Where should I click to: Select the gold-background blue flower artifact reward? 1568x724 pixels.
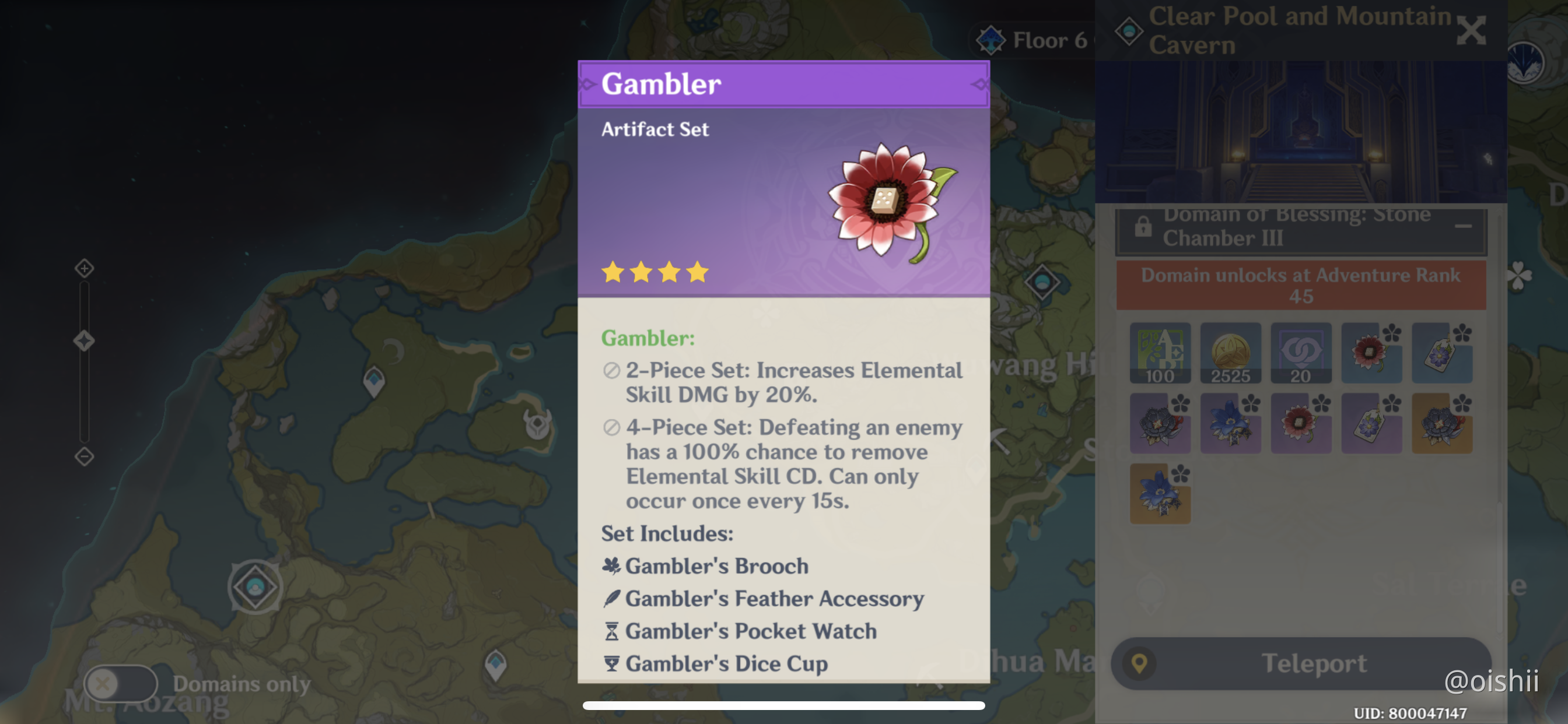coord(1160,493)
